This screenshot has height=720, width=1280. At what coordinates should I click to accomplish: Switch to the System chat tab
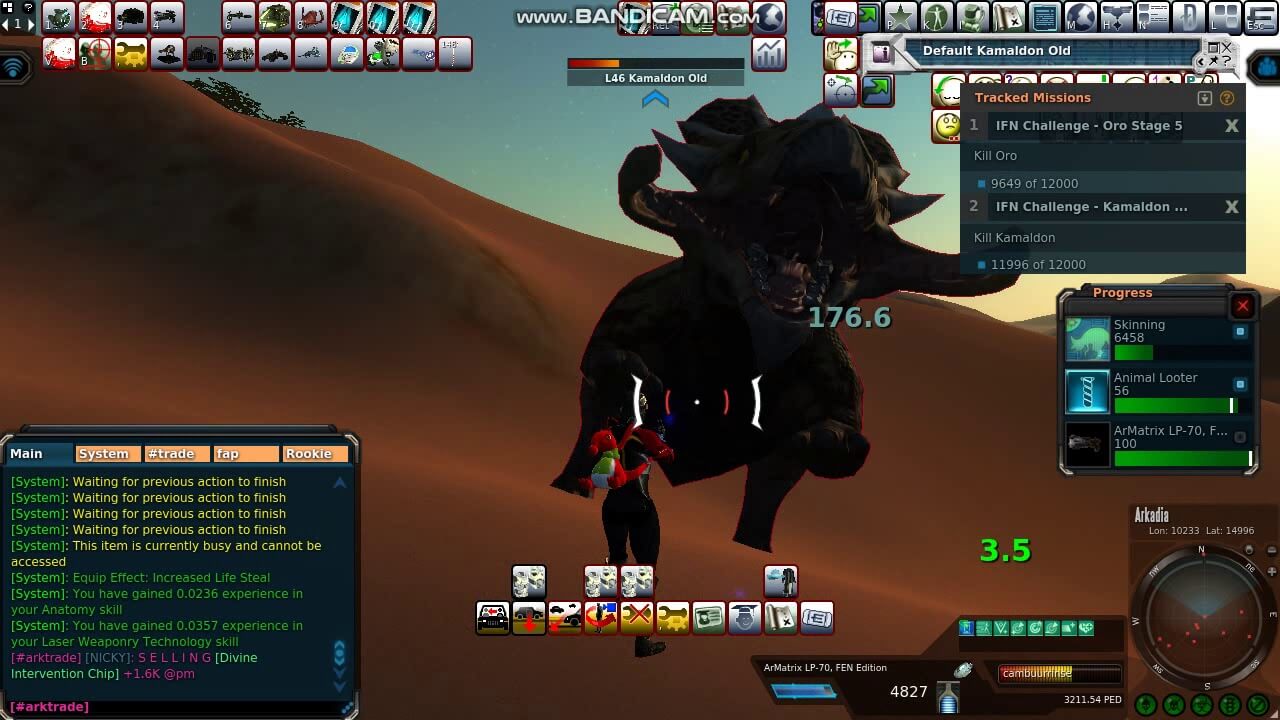click(104, 454)
